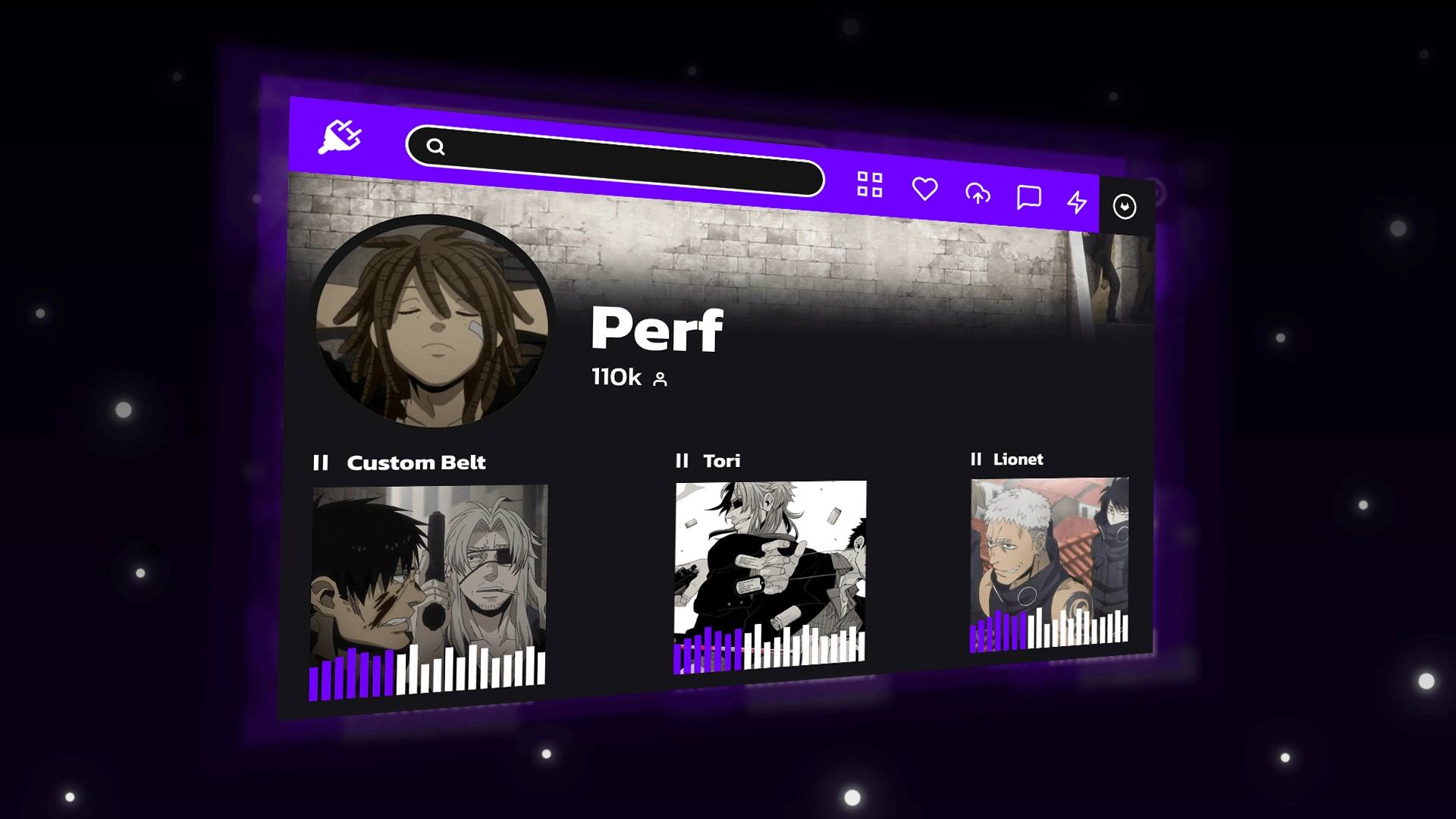
Task: Open the account avatar menu
Action: tap(1125, 206)
